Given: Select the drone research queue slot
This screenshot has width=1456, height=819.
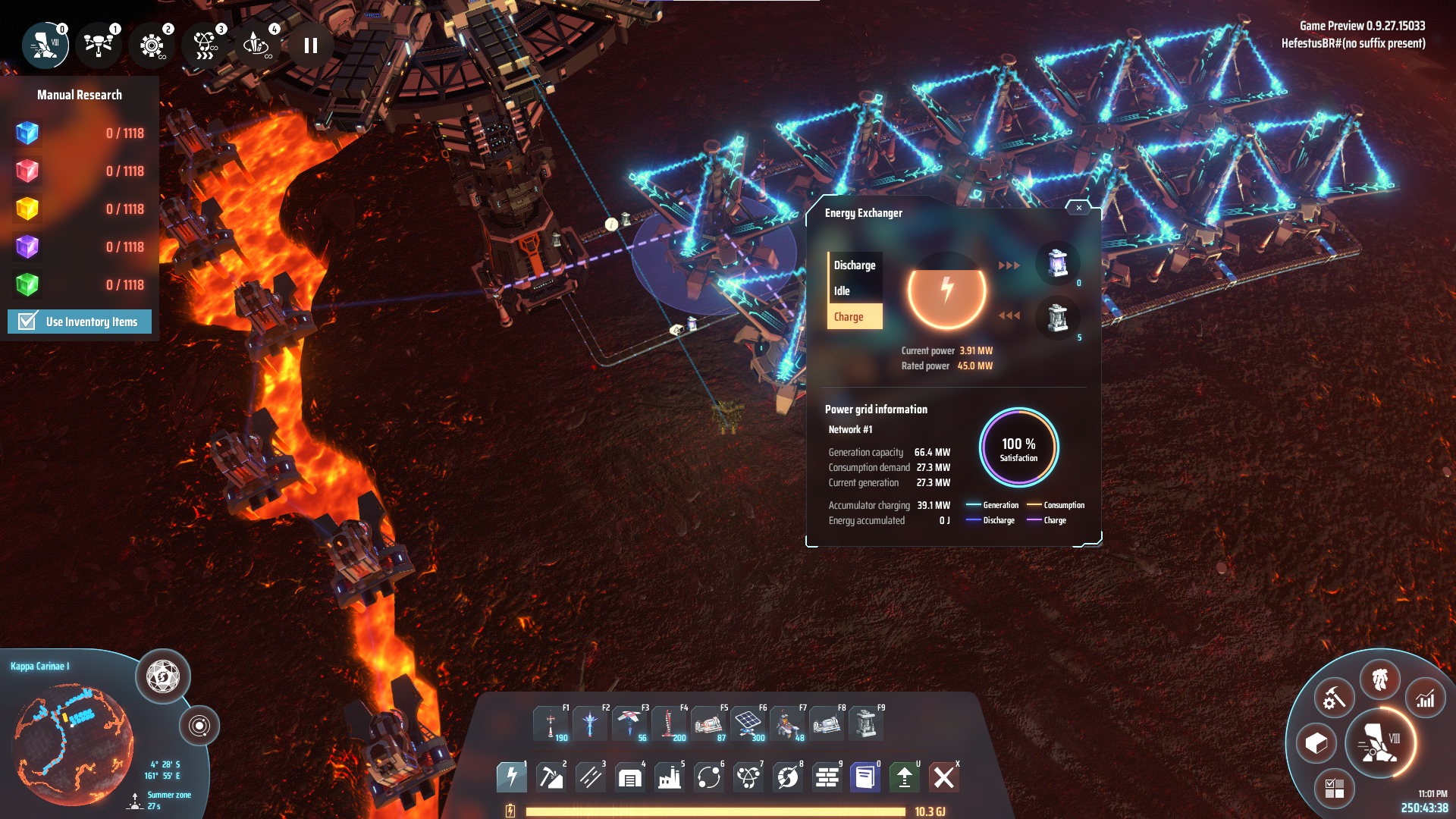Looking at the screenshot, I should click(x=99, y=45).
